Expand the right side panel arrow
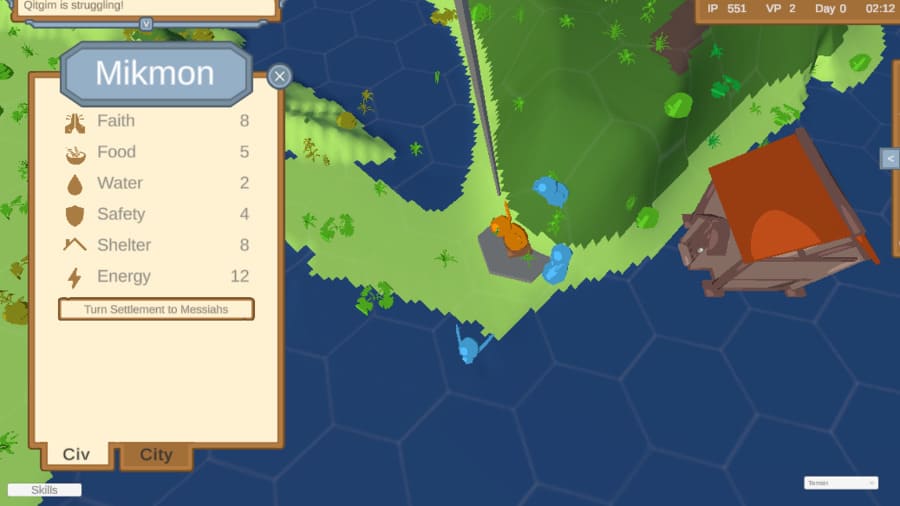The height and width of the screenshot is (506, 900). 889,158
